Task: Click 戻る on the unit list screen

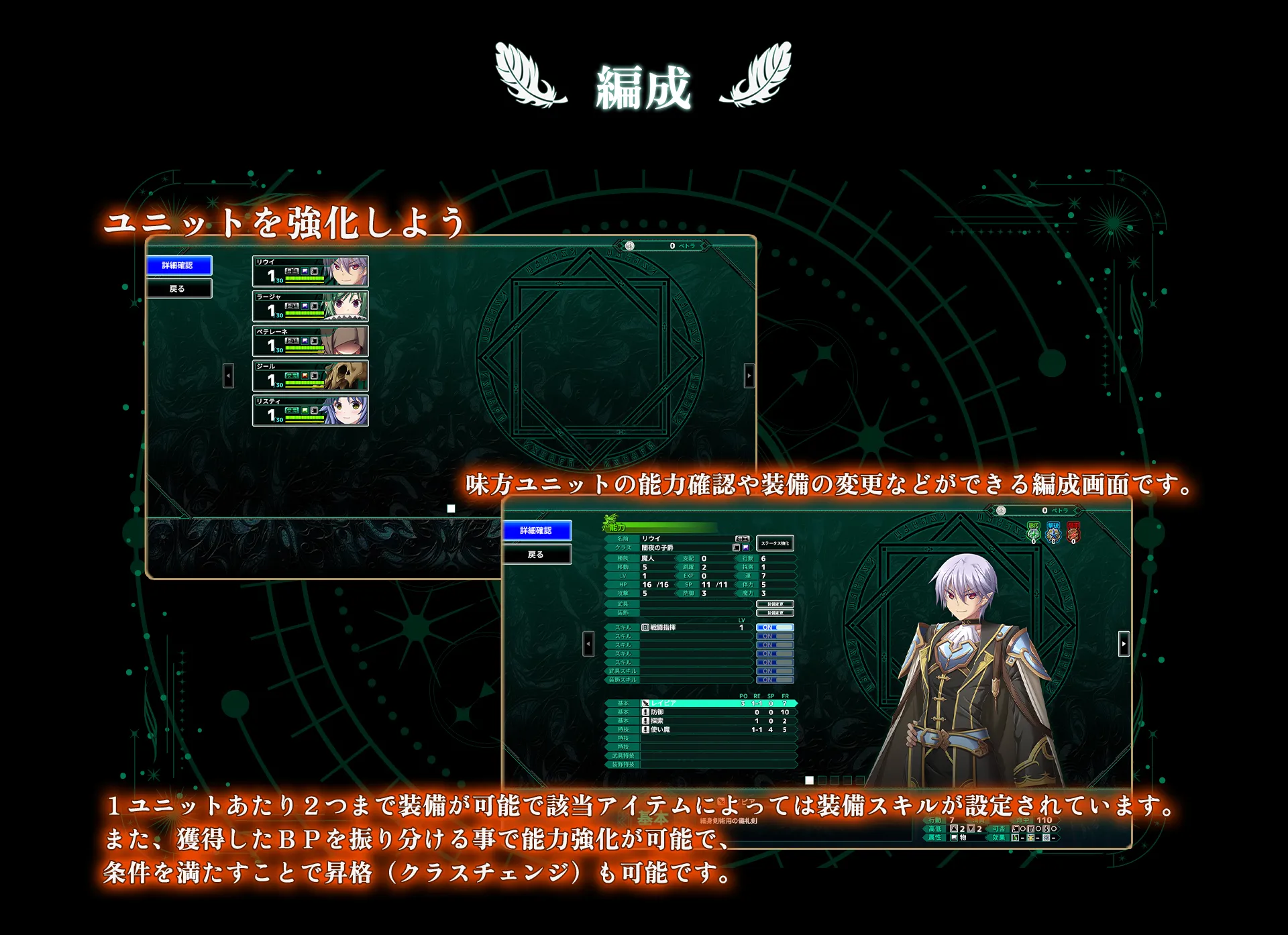Action: [178, 289]
